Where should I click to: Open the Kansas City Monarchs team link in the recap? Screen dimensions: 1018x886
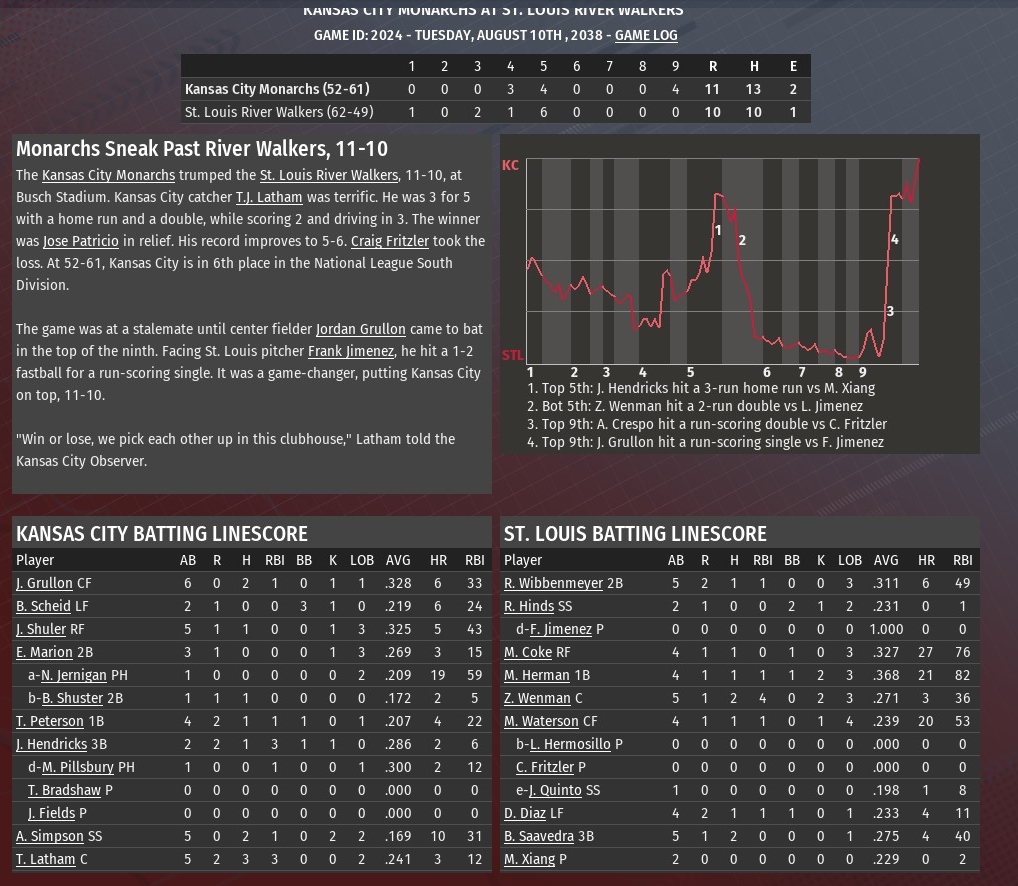(108, 175)
